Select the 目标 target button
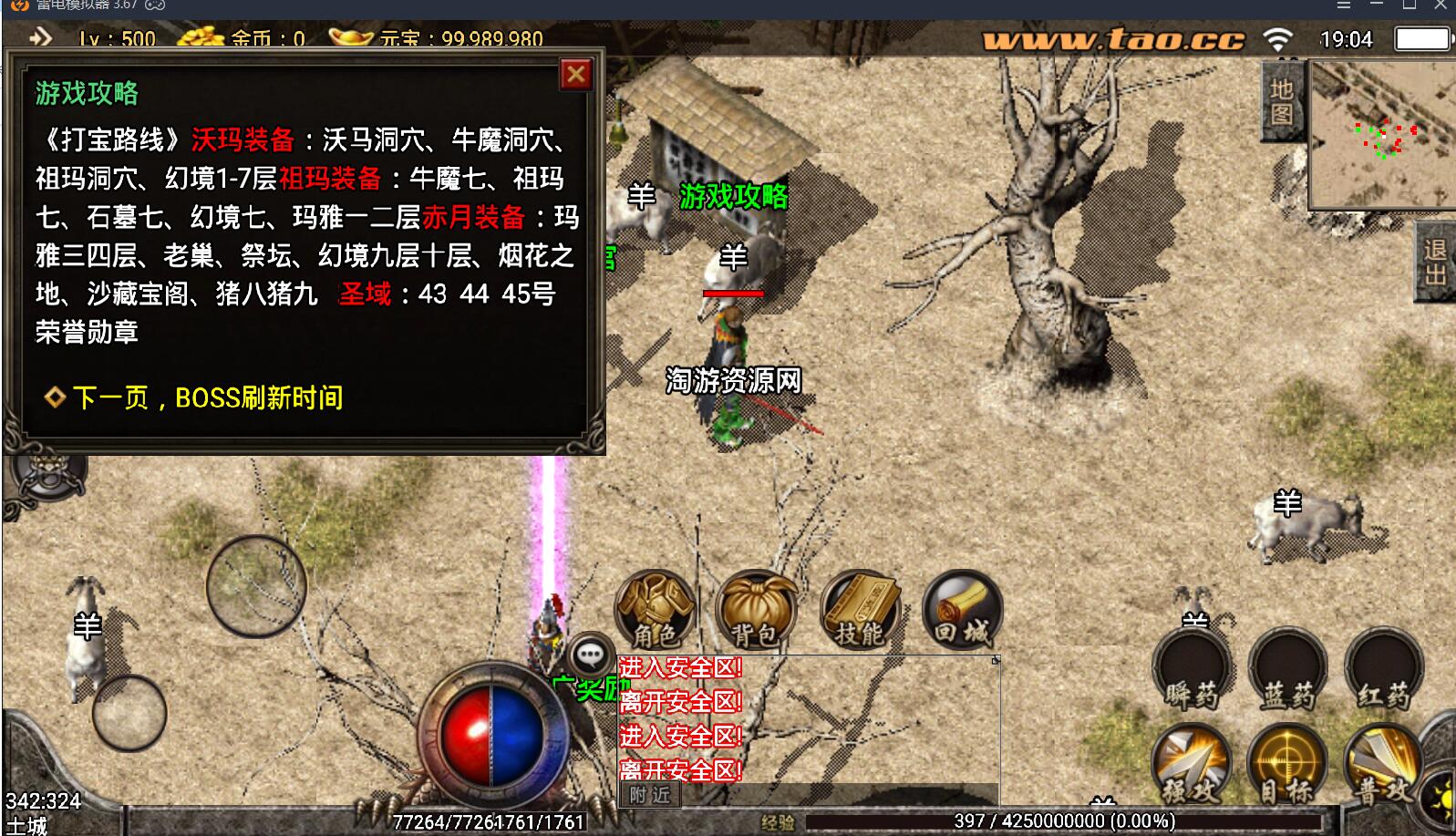The height and width of the screenshot is (836, 1456). point(1286,764)
